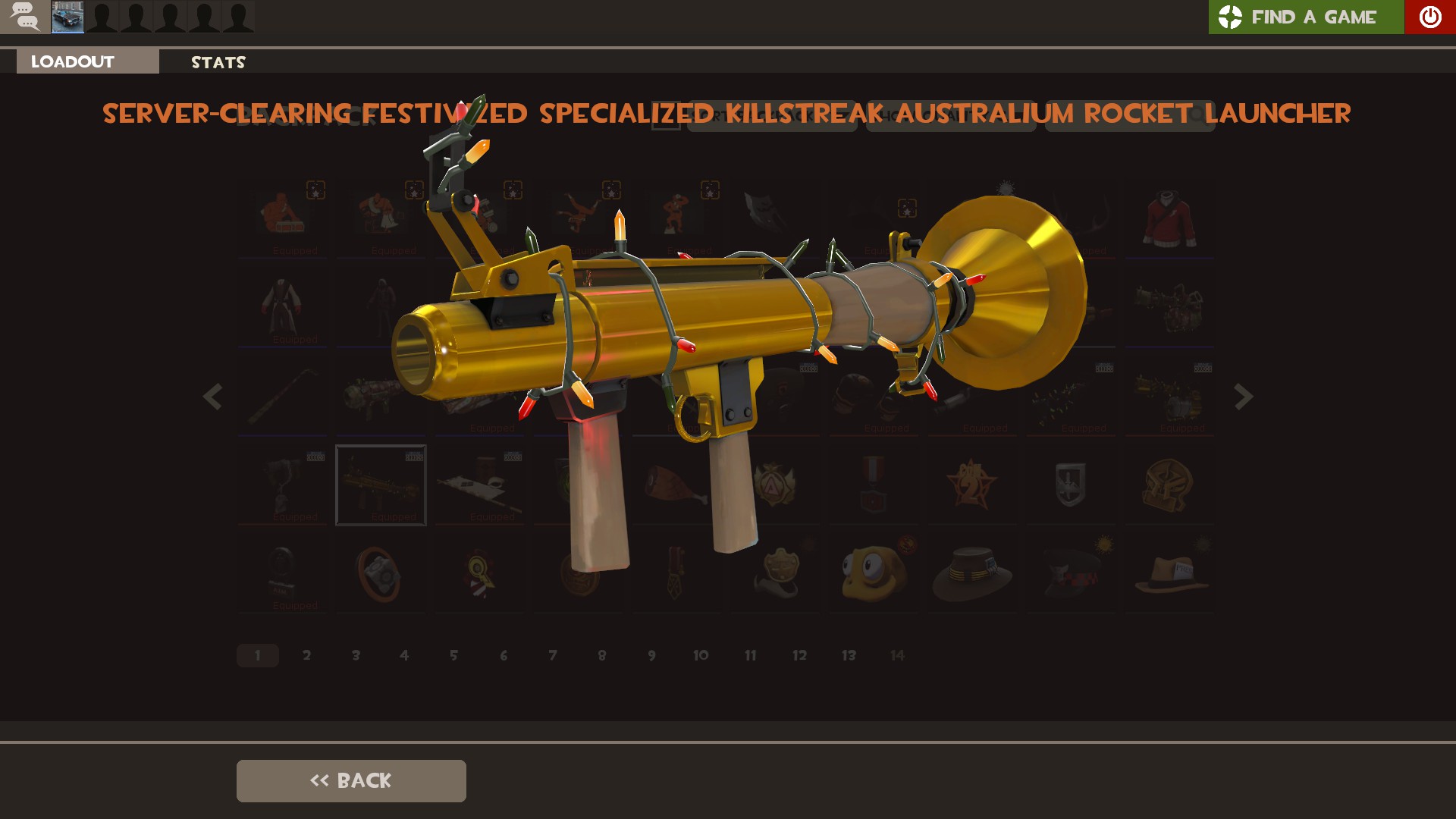Viewport: 1456px width, 819px height.
Task: Open the chat speech bubble icon
Action: point(25,17)
